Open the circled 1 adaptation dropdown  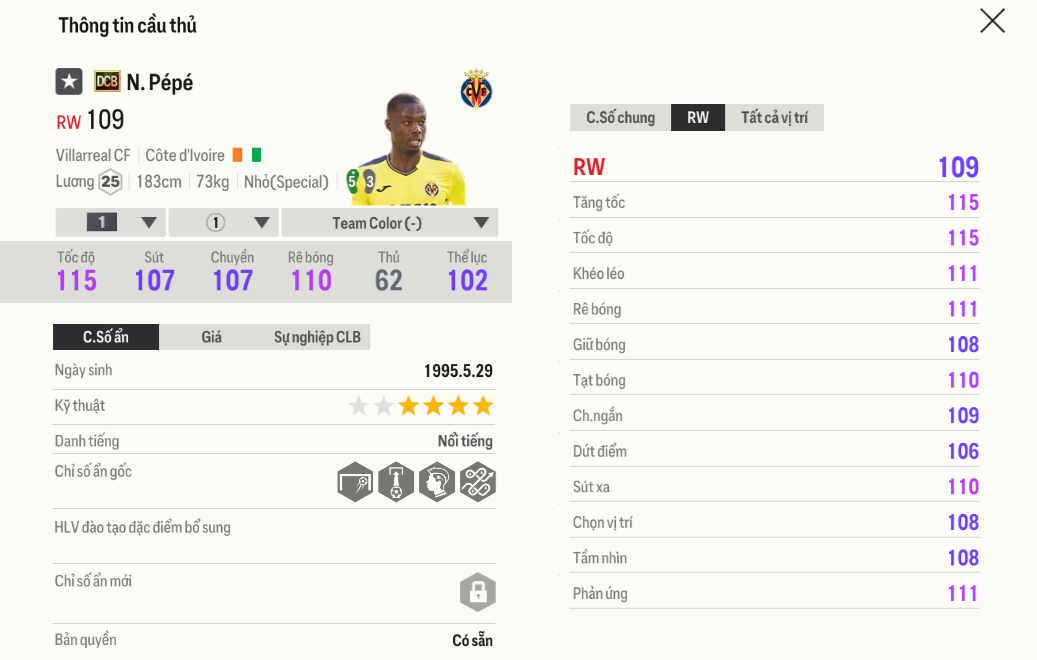pyautogui.click(x=223, y=223)
